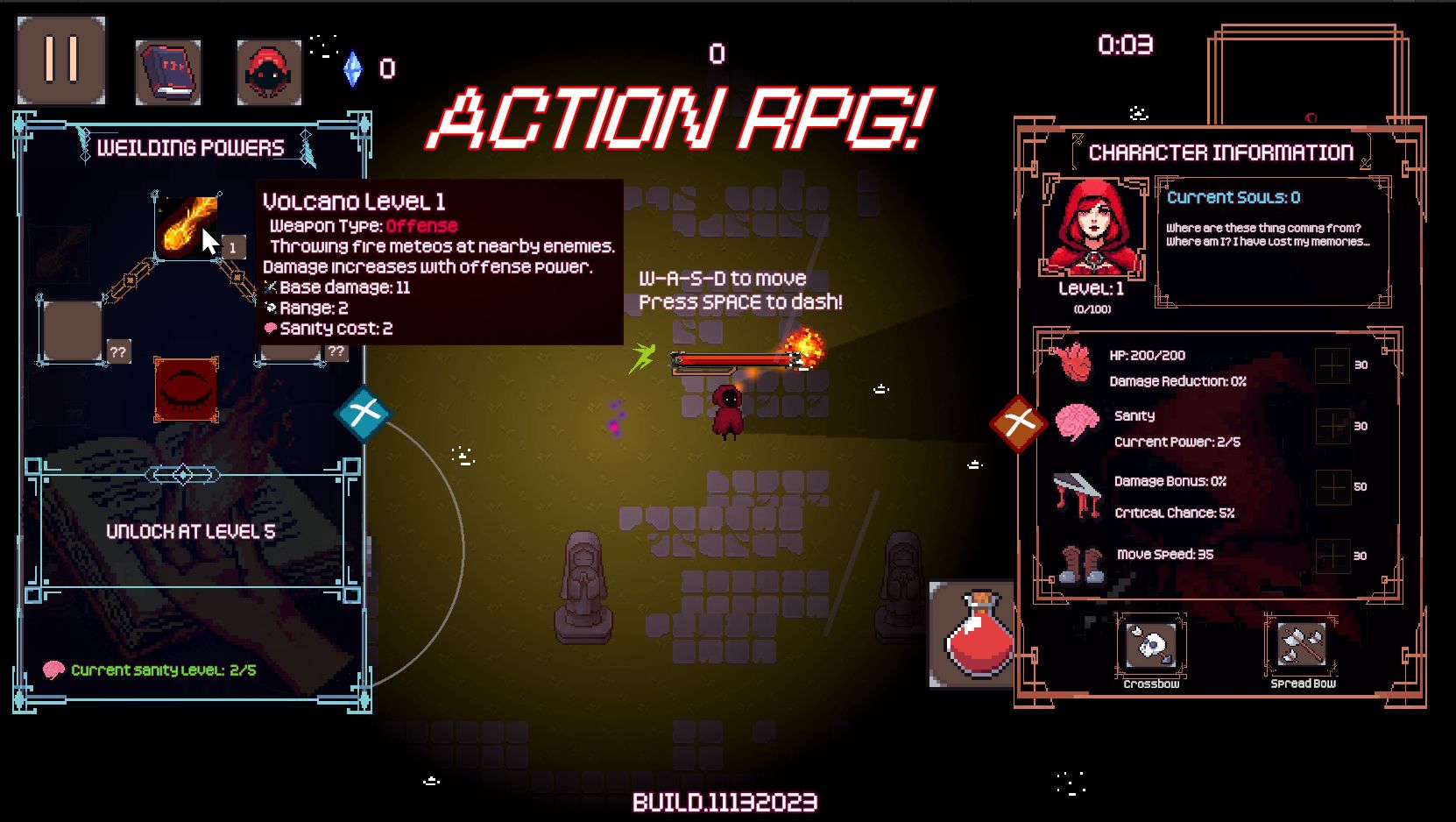Screen dimensions: 1456x822
Task: Raise Move Speed using the plus button
Action: point(1332,555)
